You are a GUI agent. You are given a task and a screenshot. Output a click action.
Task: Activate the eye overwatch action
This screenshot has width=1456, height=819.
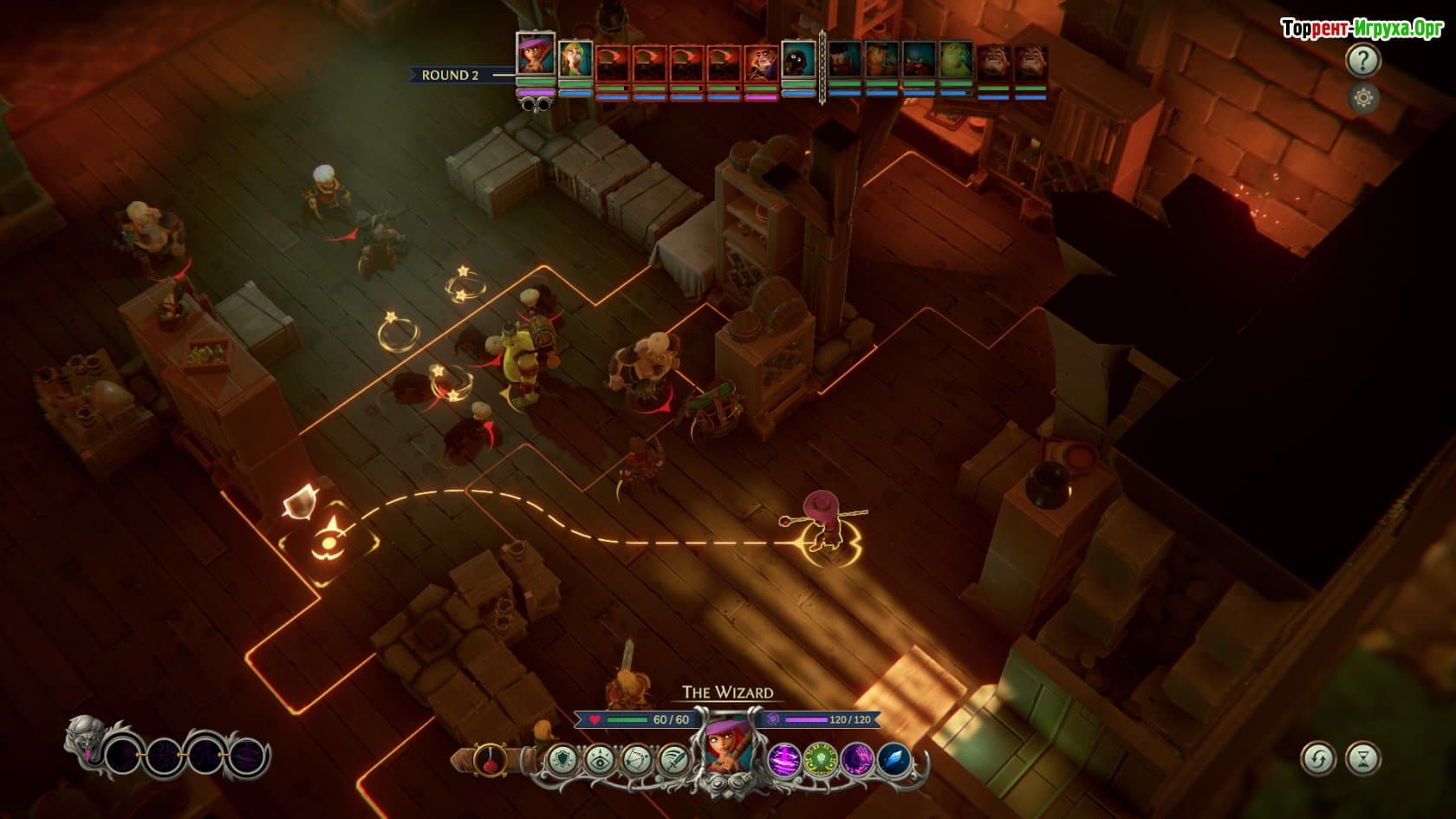[600, 760]
